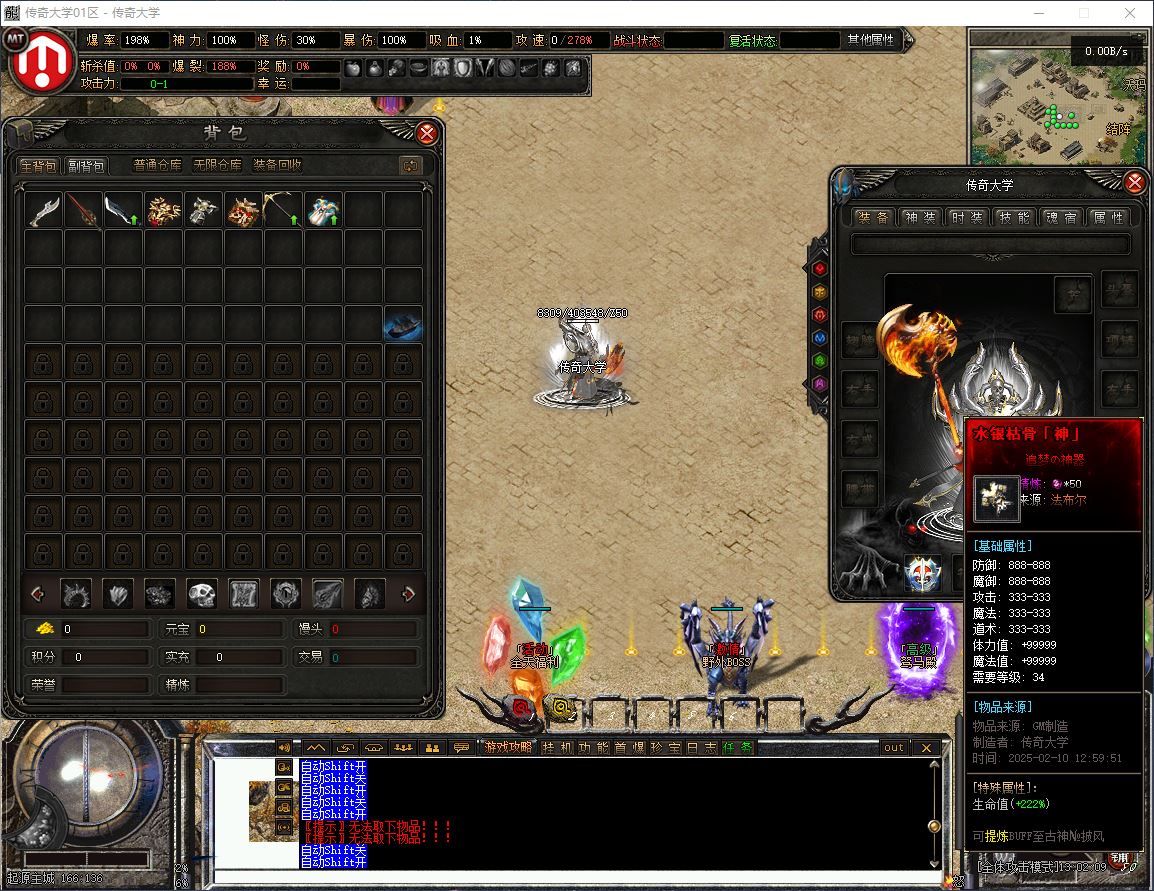Open the 时装 fashion tab

click(x=967, y=217)
